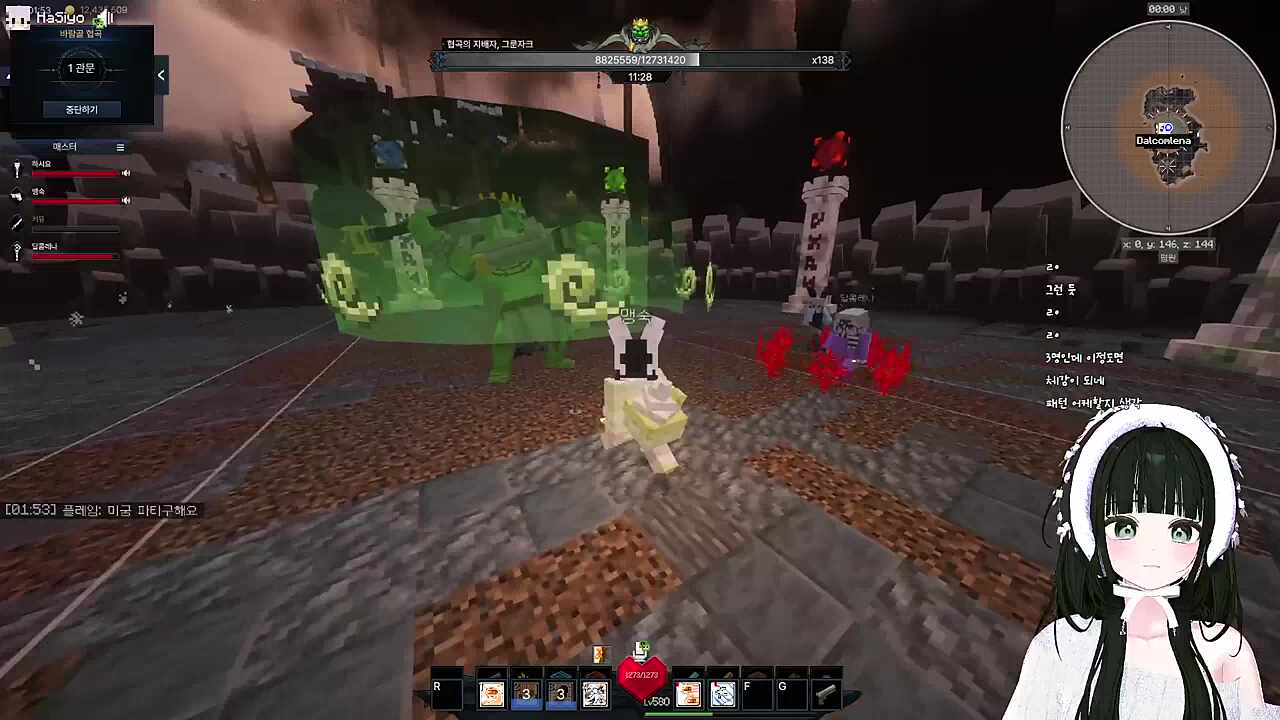Toggle the speaker icon next to 하시요
This screenshot has width=1280, height=720.
[126, 173]
